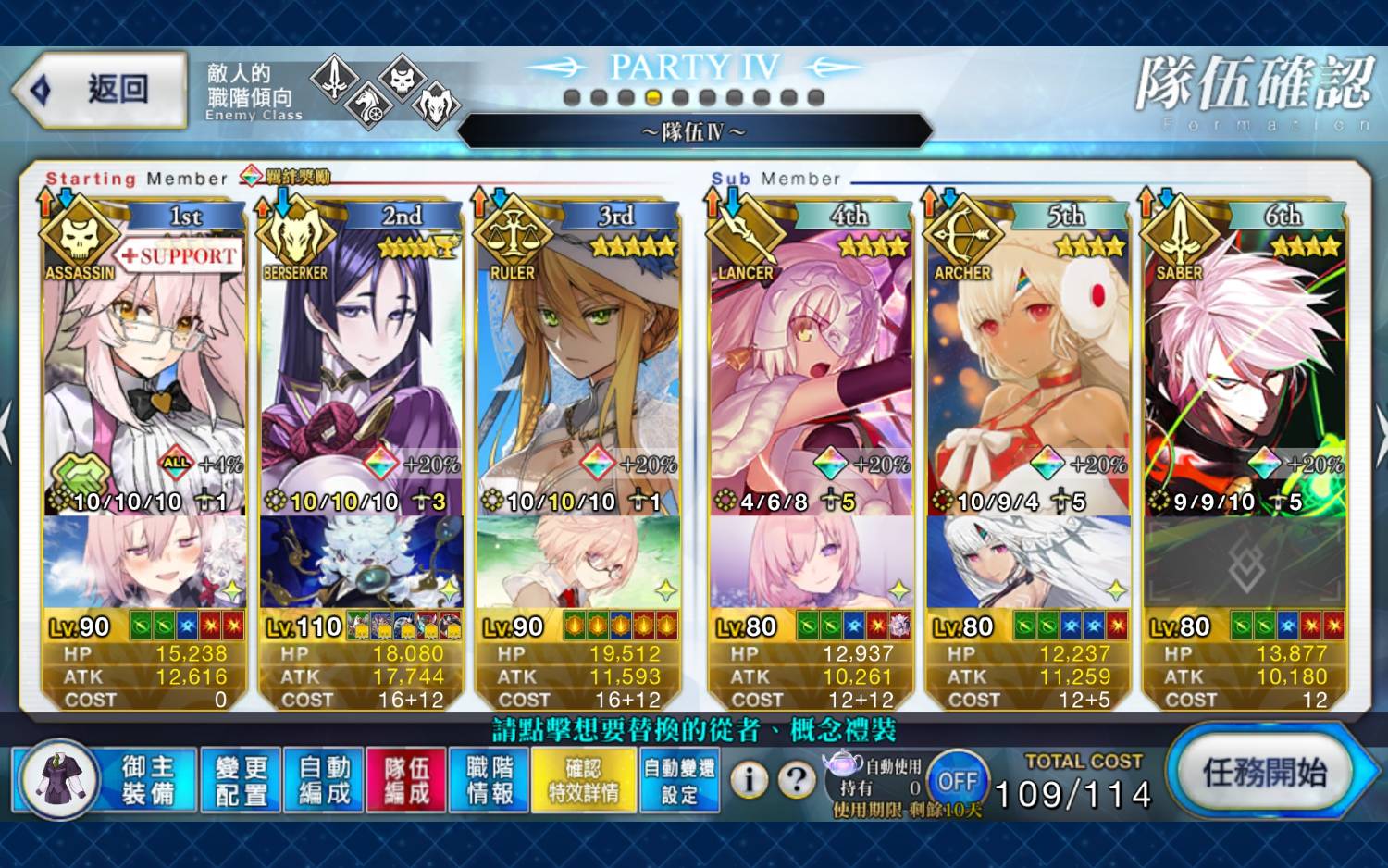The image size is (1388, 868).
Task: Open 變更配置 to rearrange members
Action: [x=241, y=780]
